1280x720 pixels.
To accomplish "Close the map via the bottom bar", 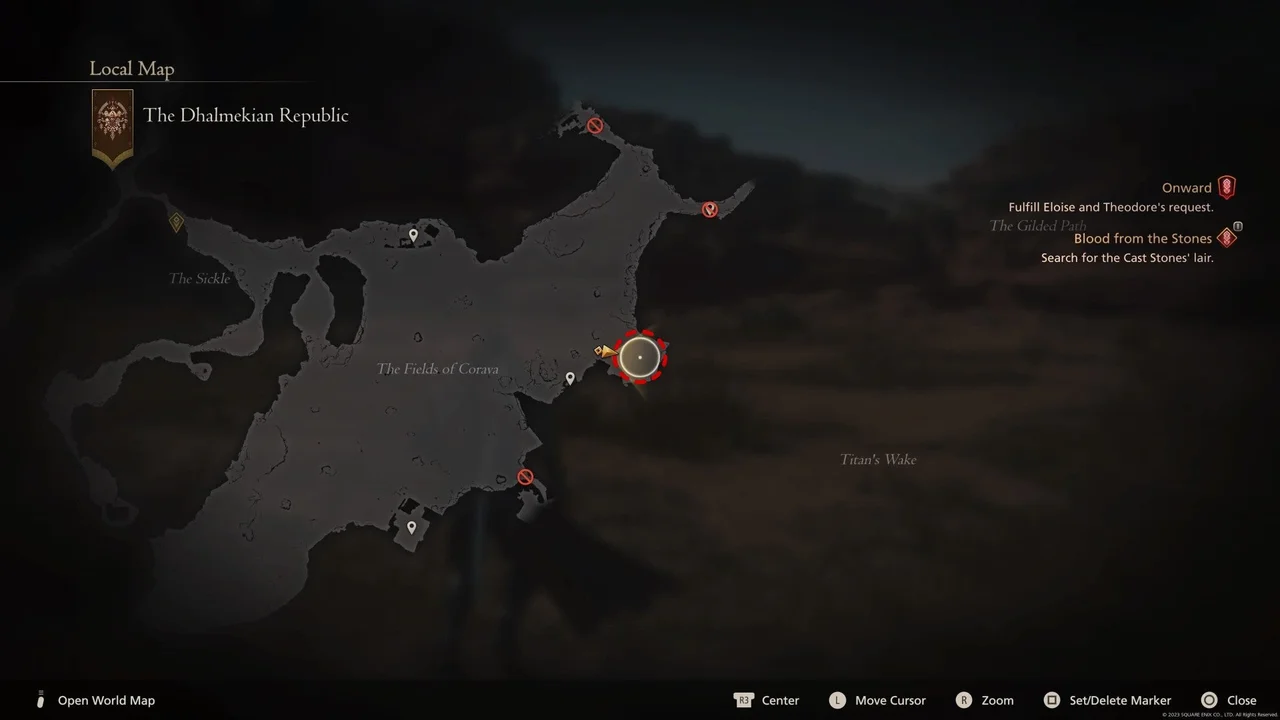I will (x=1243, y=700).
